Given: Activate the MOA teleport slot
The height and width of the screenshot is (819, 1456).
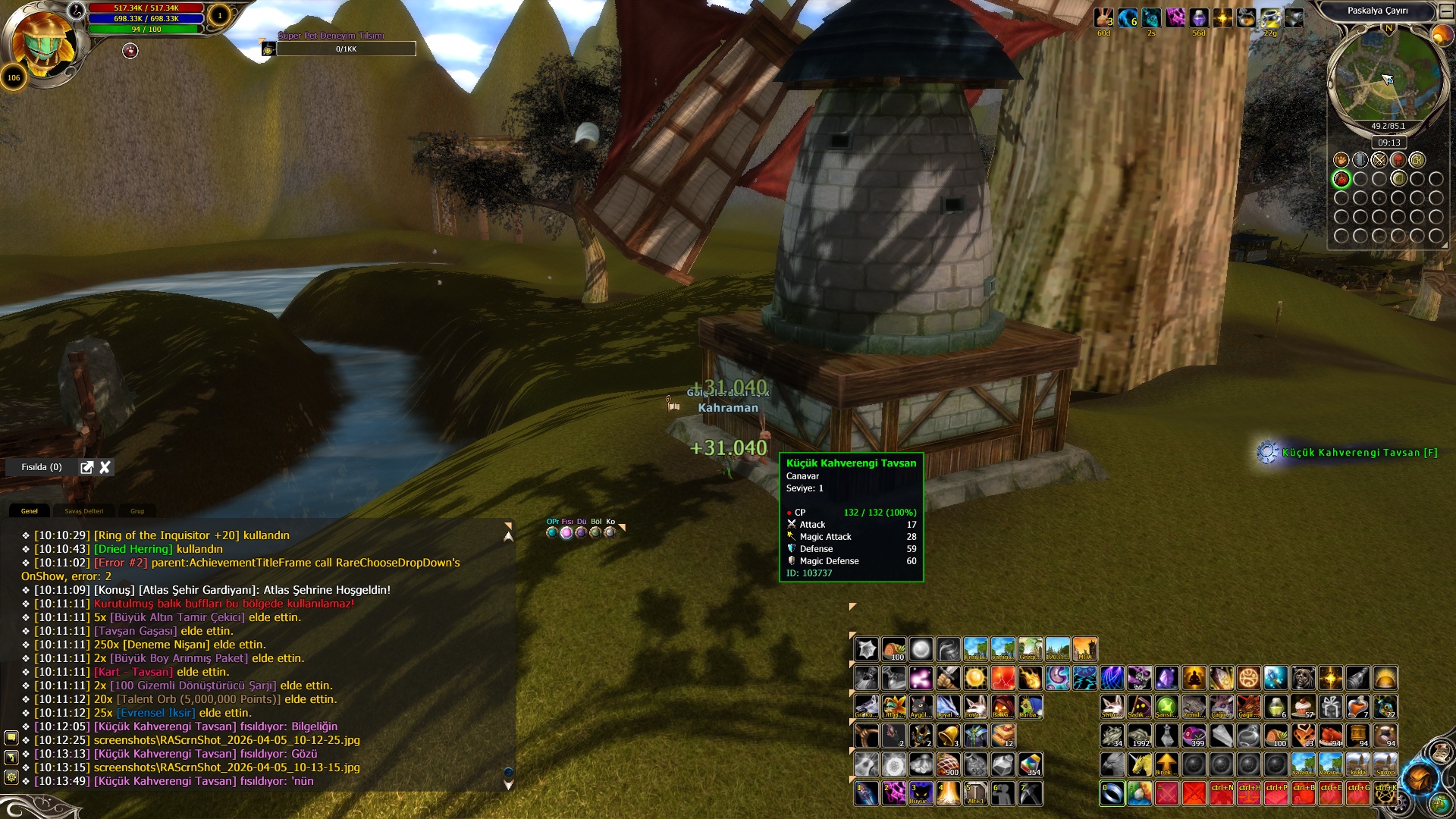Looking at the screenshot, I should click(1085, 649).
